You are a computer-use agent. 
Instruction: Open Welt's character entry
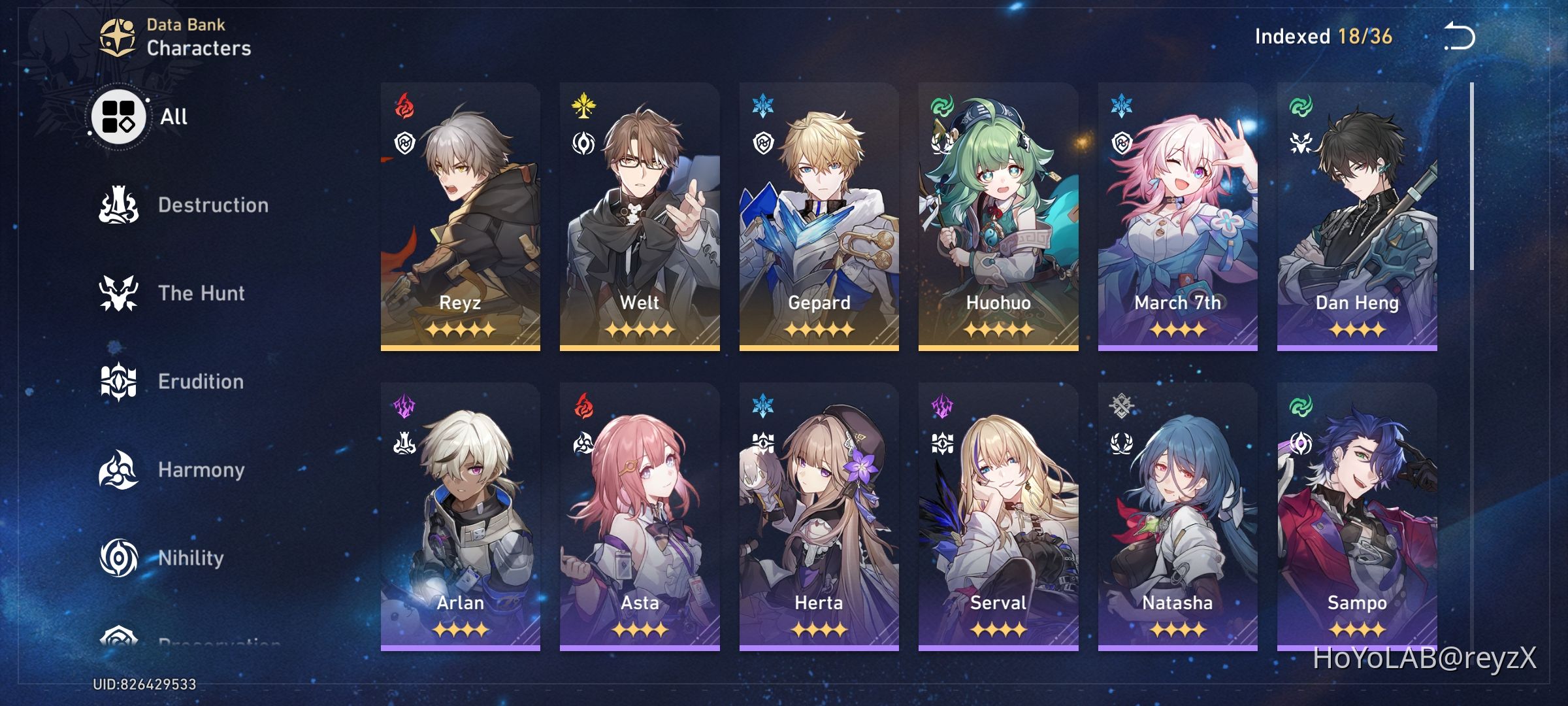click(x=639, y=216)
